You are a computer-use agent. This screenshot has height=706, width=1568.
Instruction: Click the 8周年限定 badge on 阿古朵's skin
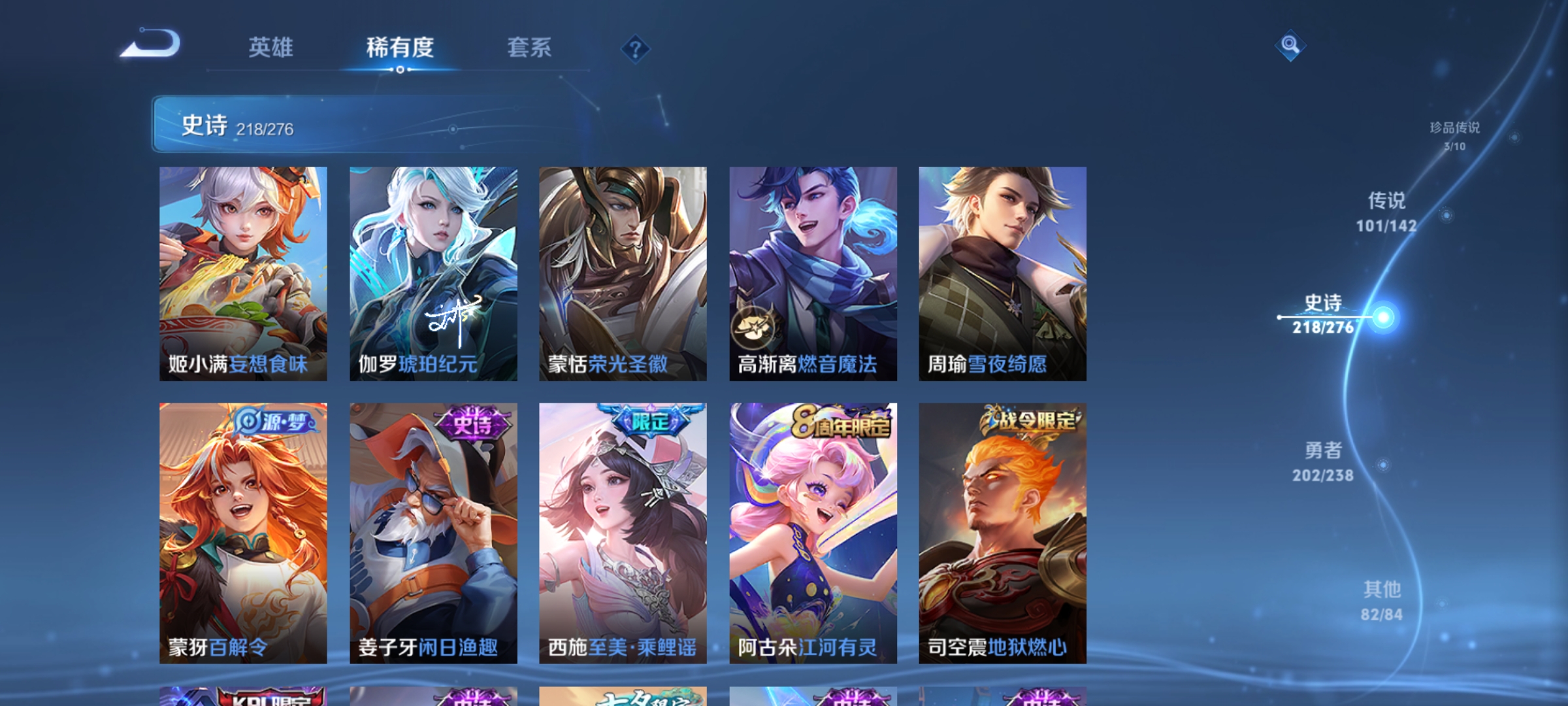pyautogui.click(x=843, y=425)
